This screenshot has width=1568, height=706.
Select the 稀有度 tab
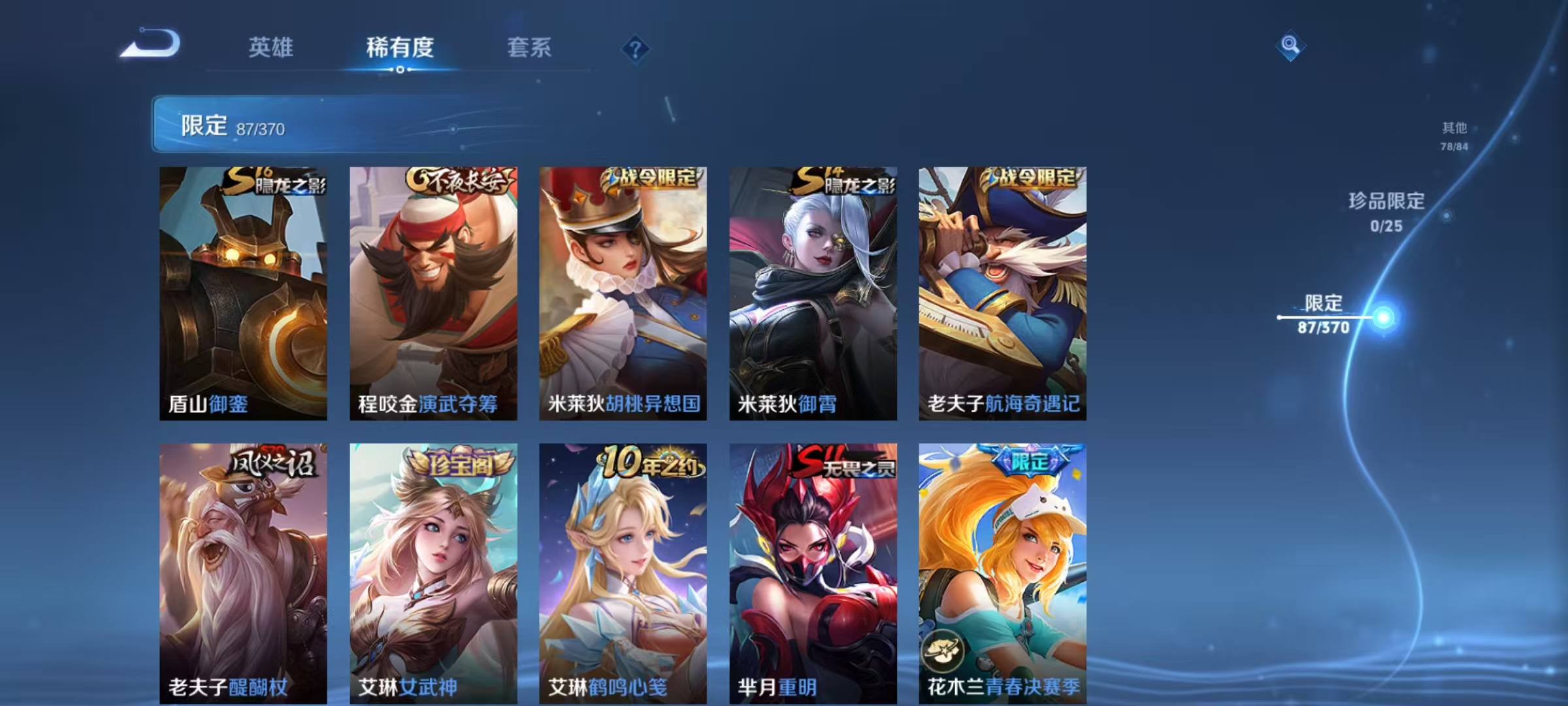400,47
